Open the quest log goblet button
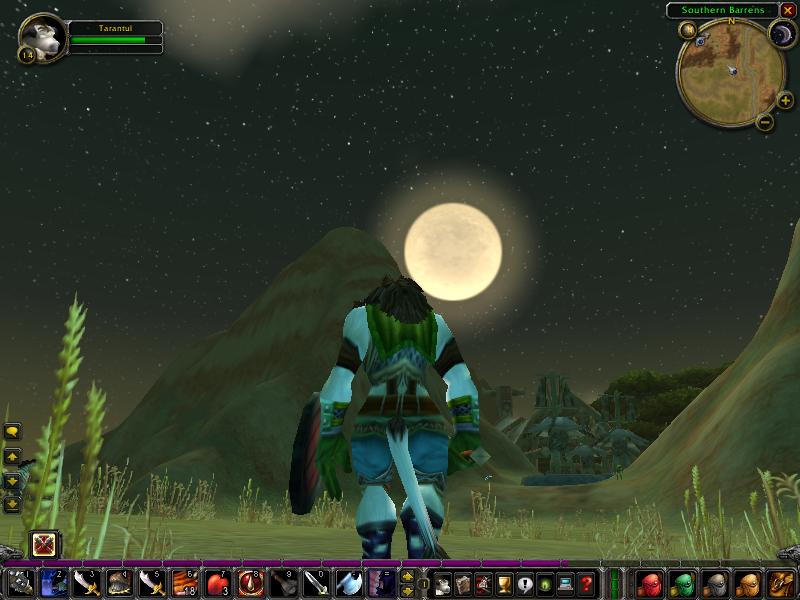 [504, 584]
